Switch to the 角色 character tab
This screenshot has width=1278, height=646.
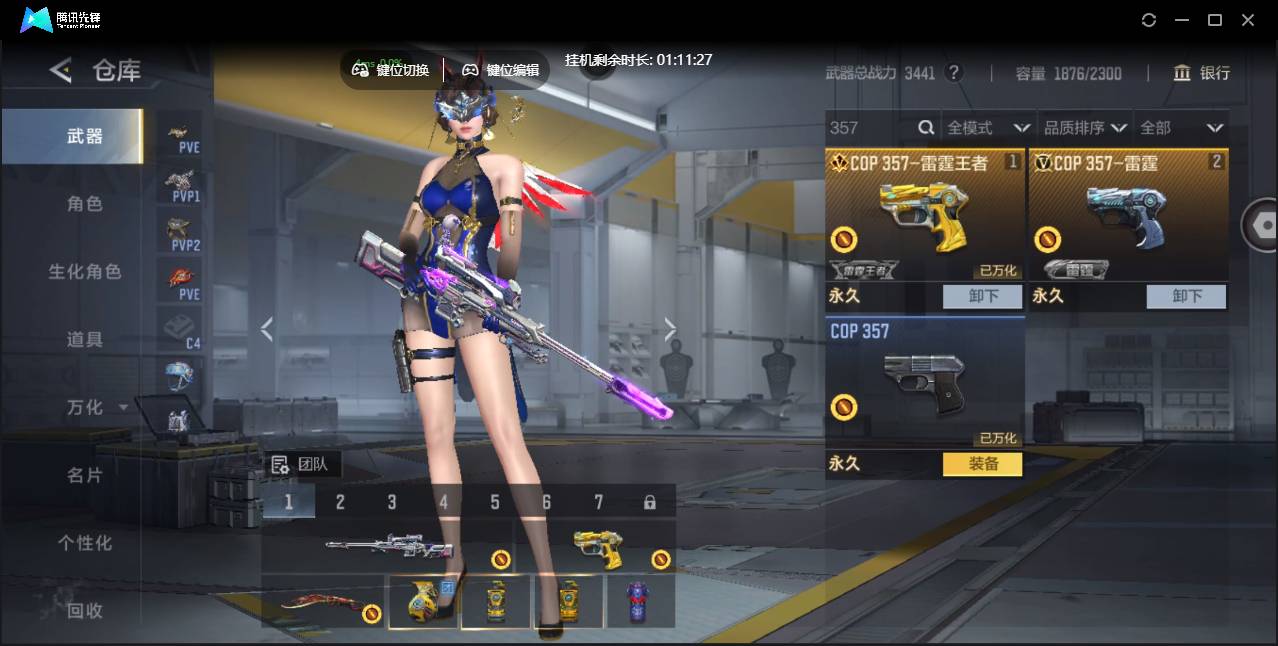point(85,204)
